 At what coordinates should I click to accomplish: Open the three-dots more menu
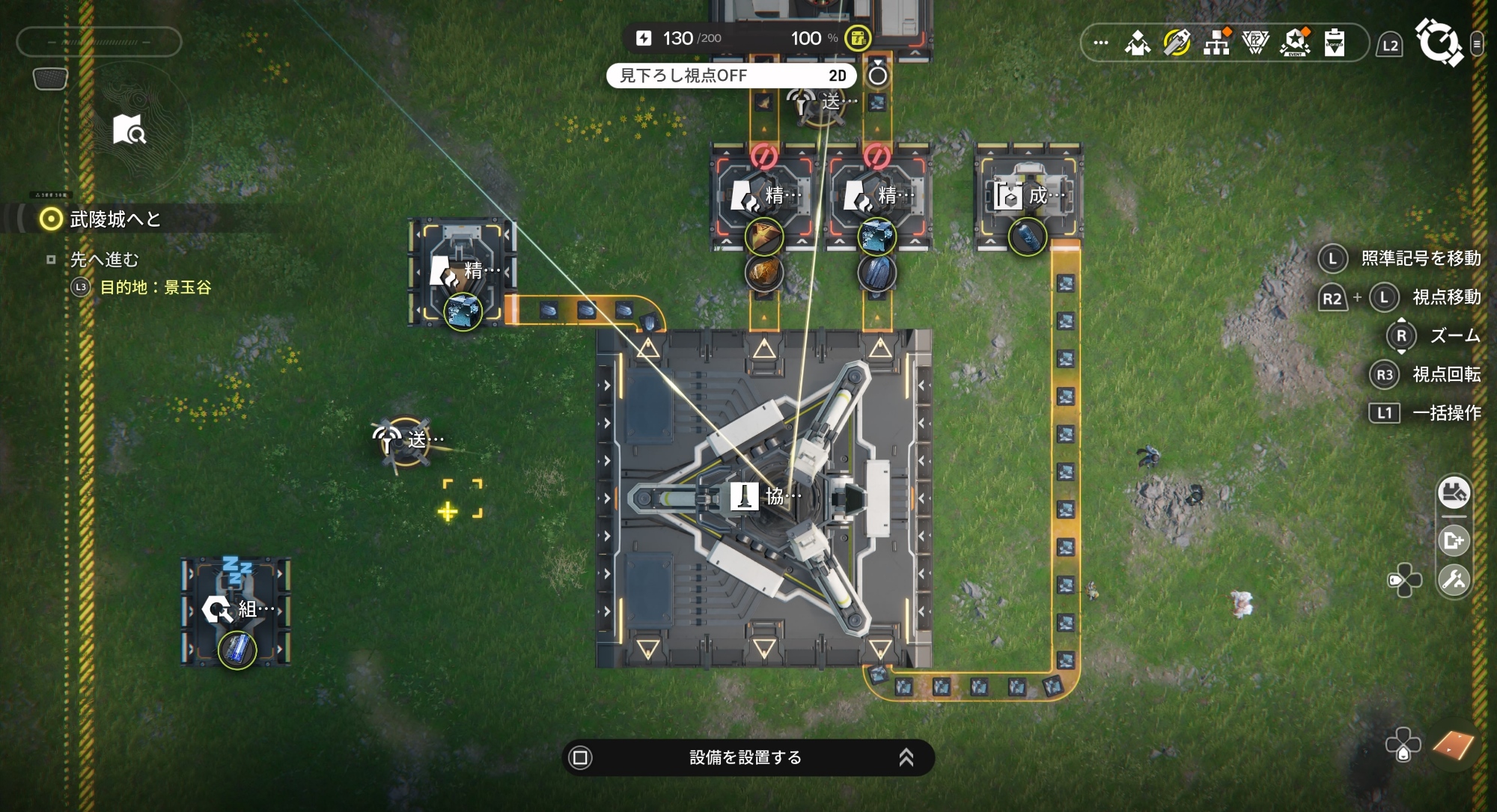pos(1100,43)
